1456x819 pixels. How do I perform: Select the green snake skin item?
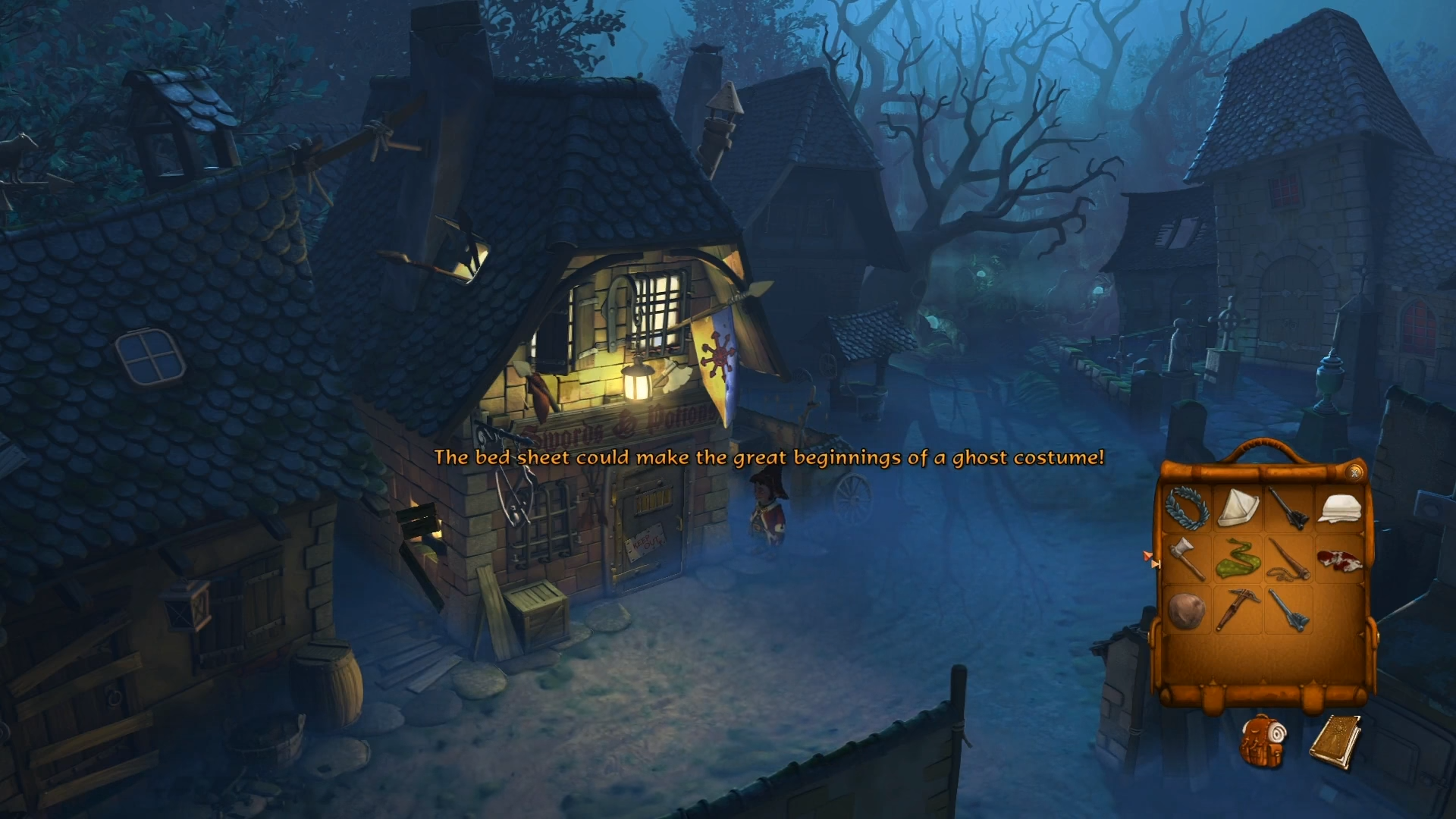(x=1238, y=560)
